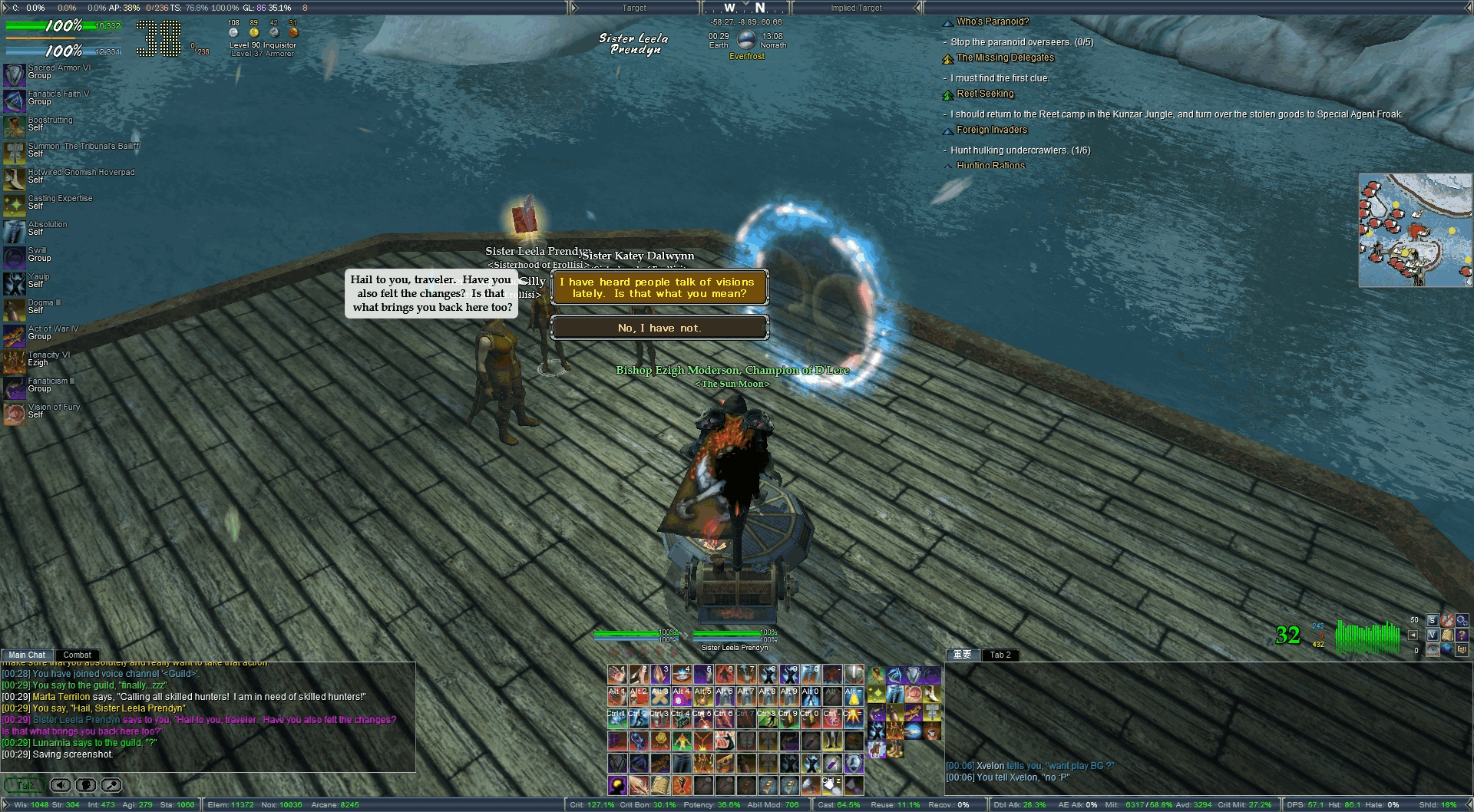
Task: Select the "No, I have not." reply
Action: tap(659, 328)
